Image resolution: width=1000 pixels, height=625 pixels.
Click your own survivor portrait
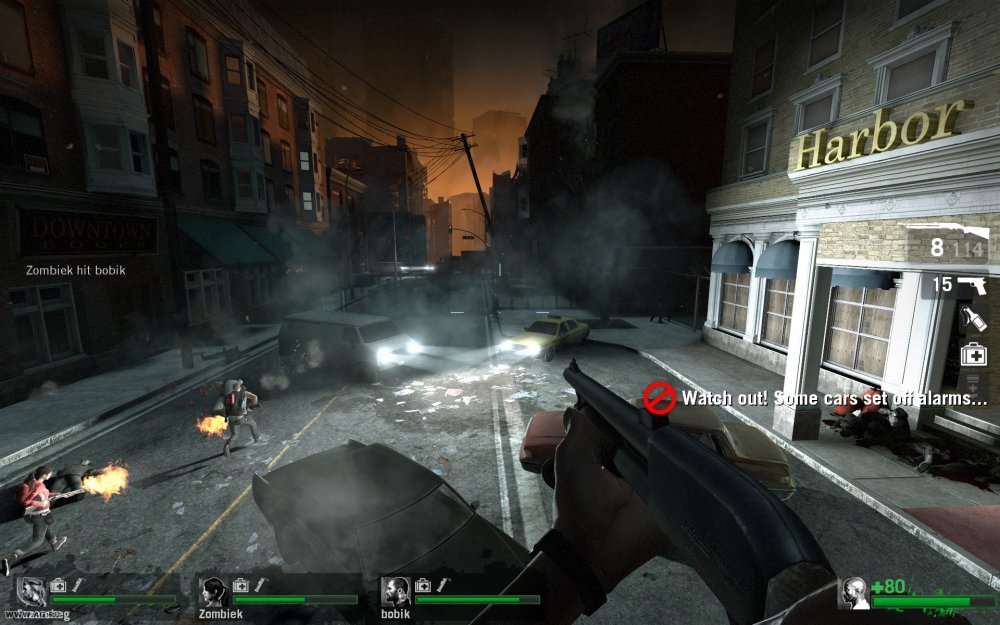[853, 593]
